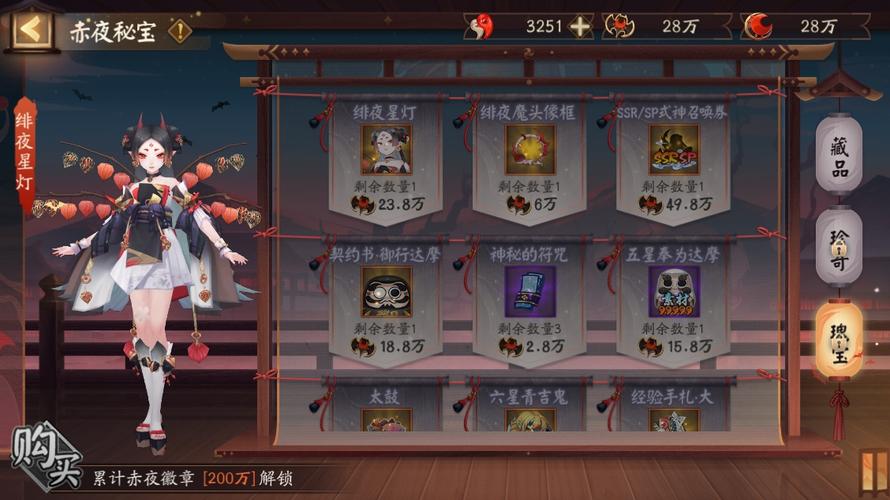
Task: Switch to the 藏品 lantern tab
Action: click(838, 155)
